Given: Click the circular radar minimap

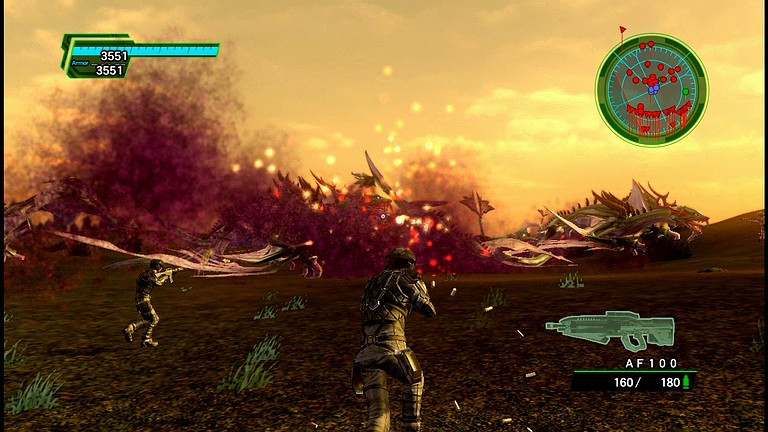Looking at the screenshot, I should 651,89.
